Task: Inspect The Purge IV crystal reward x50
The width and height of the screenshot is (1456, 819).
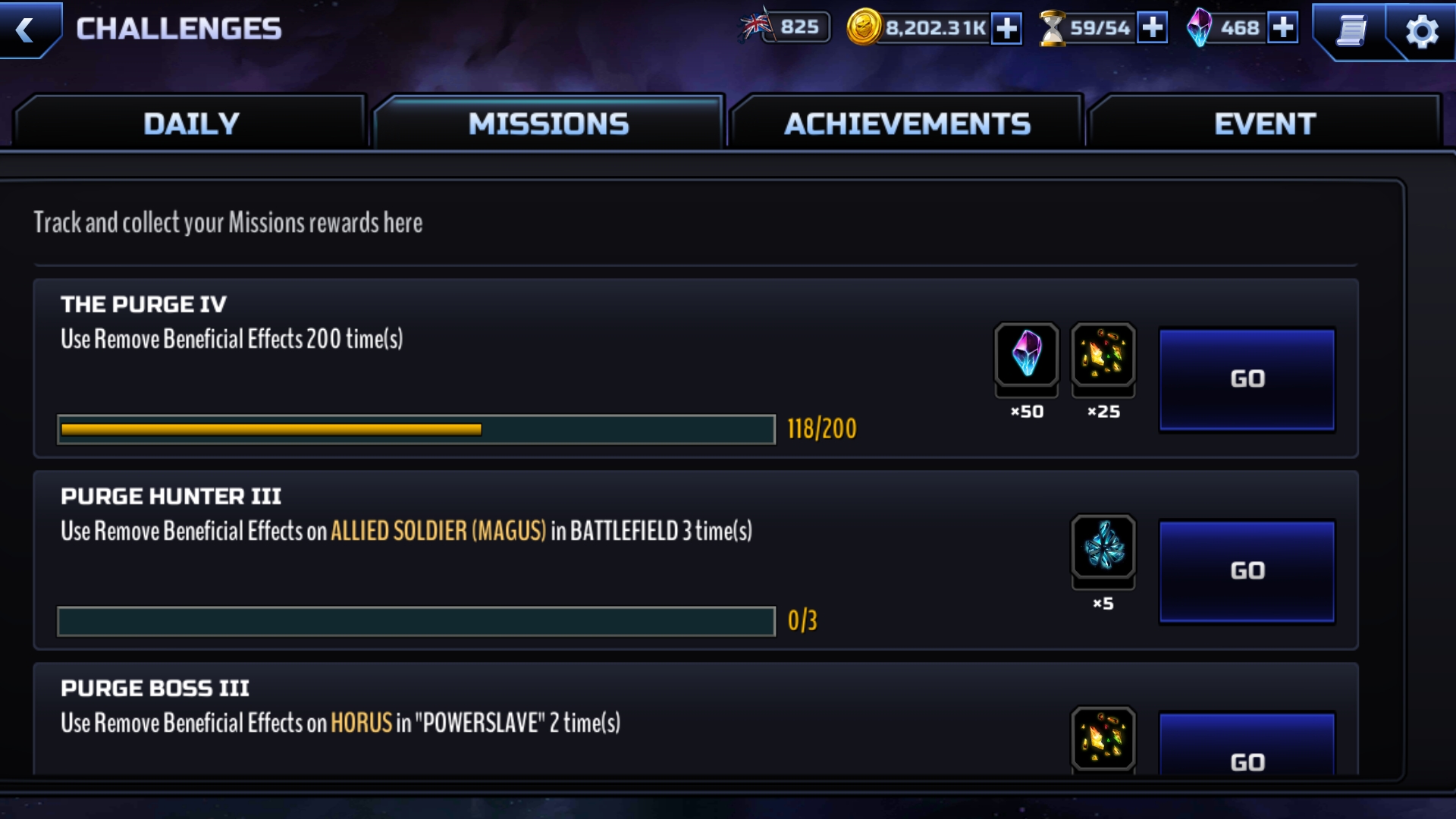Action: (1027, 354)
